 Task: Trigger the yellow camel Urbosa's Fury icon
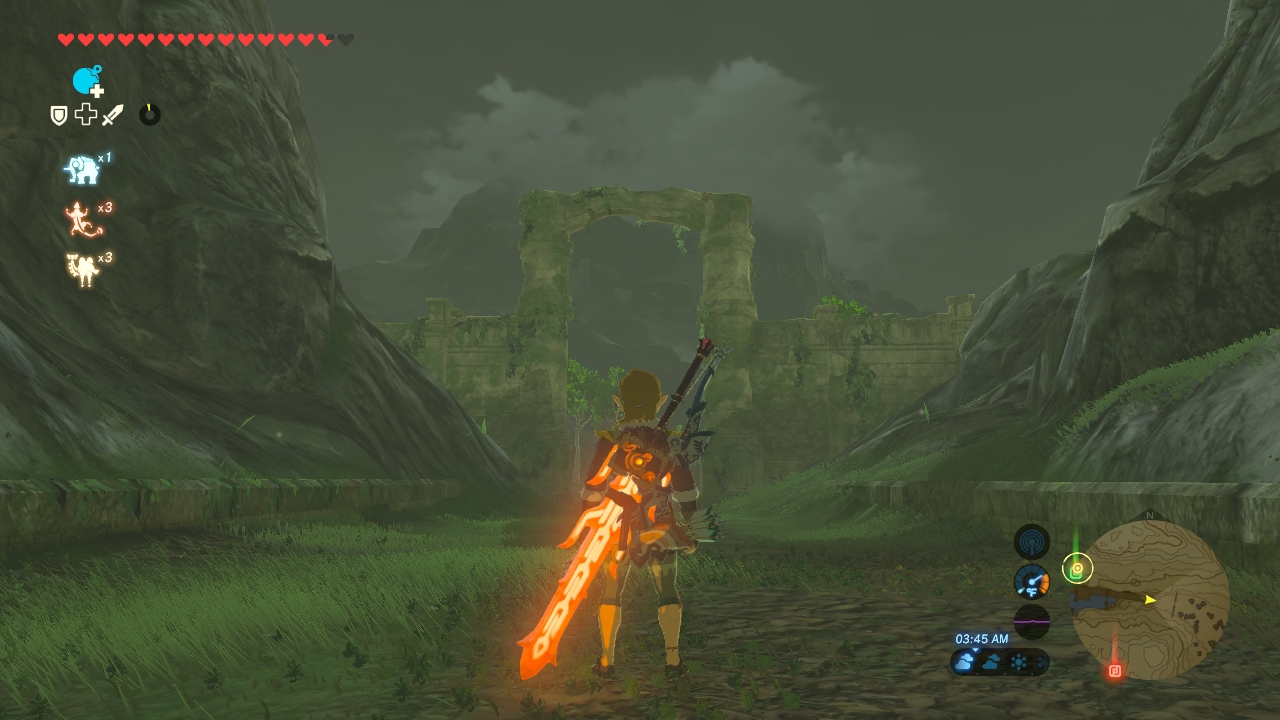82,269
